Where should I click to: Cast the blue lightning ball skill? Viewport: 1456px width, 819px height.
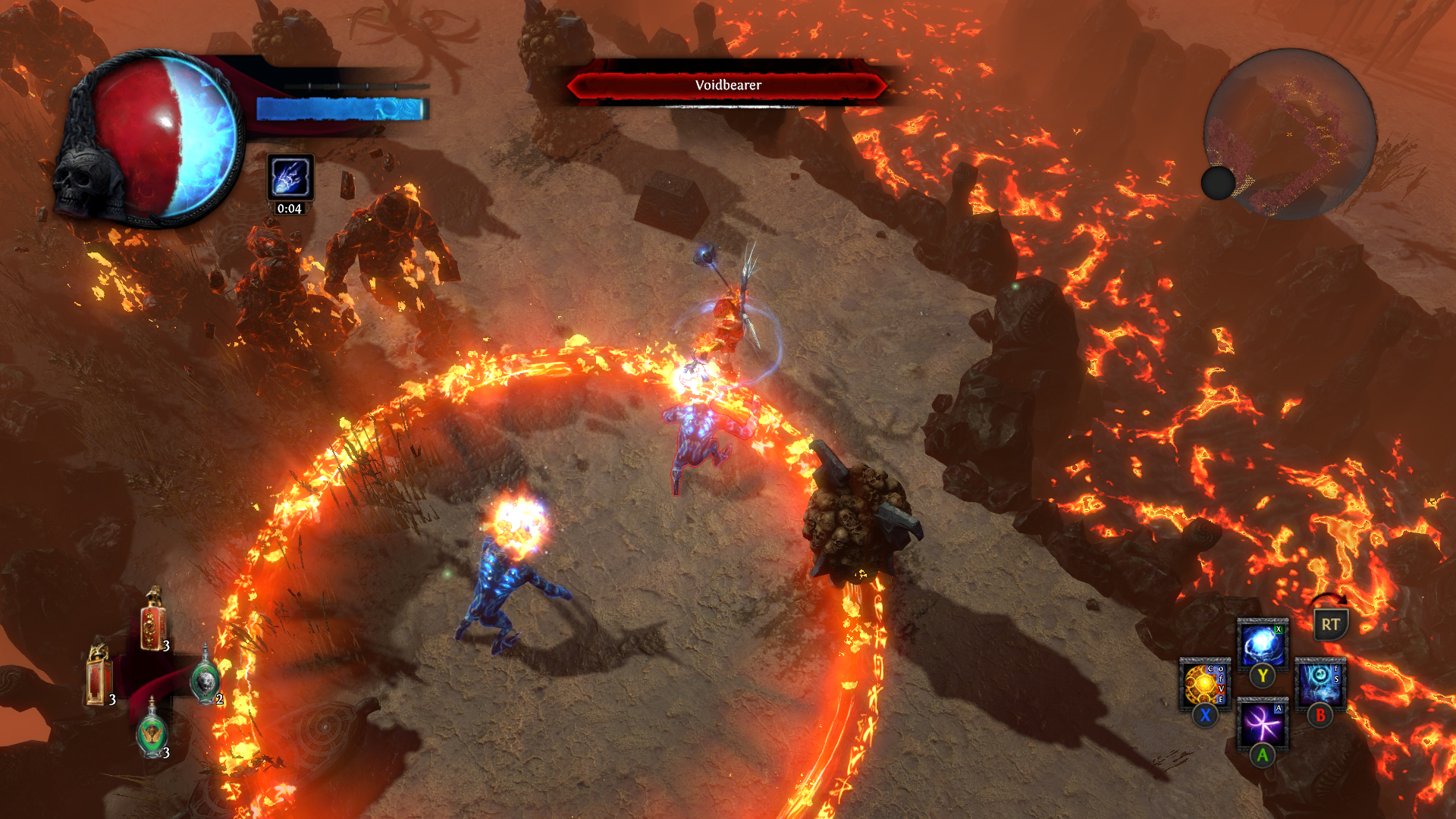point(1262,645)
